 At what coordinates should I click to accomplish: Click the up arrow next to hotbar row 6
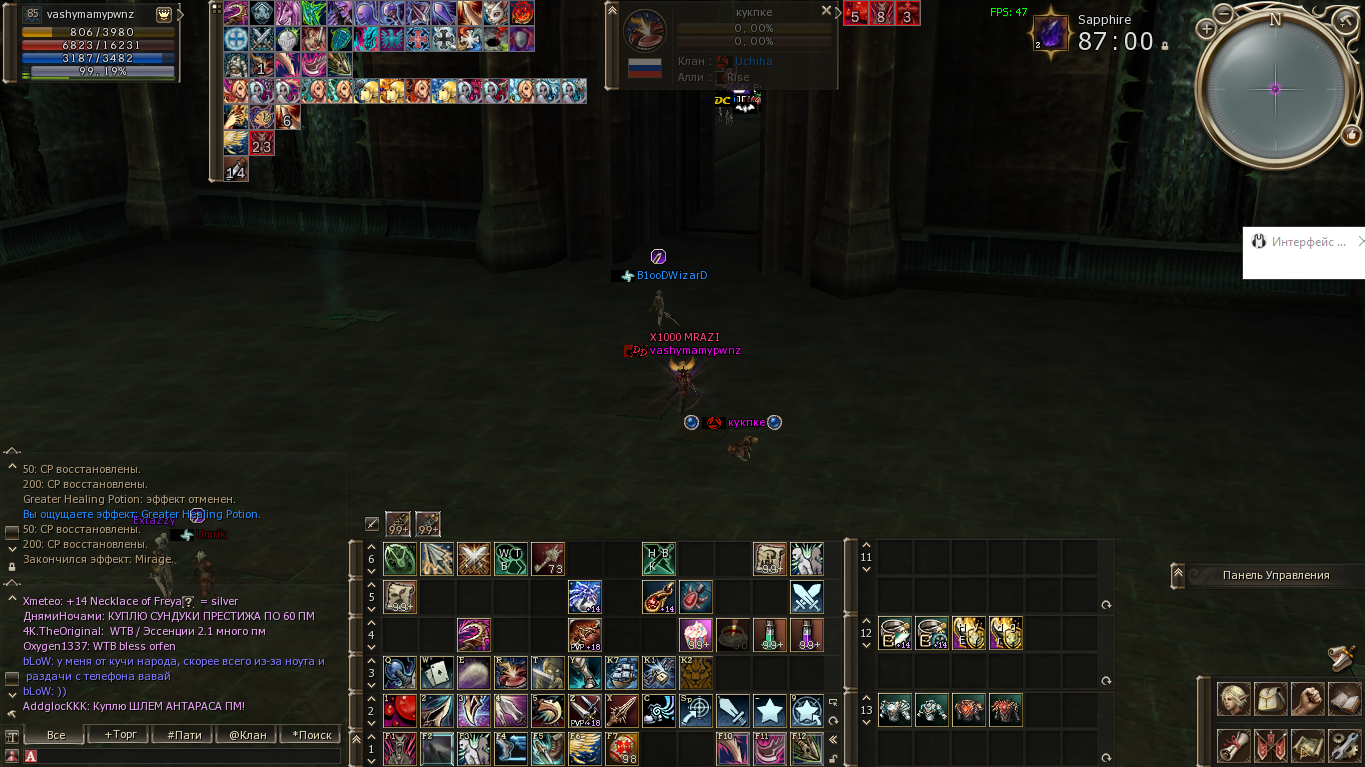371,546
